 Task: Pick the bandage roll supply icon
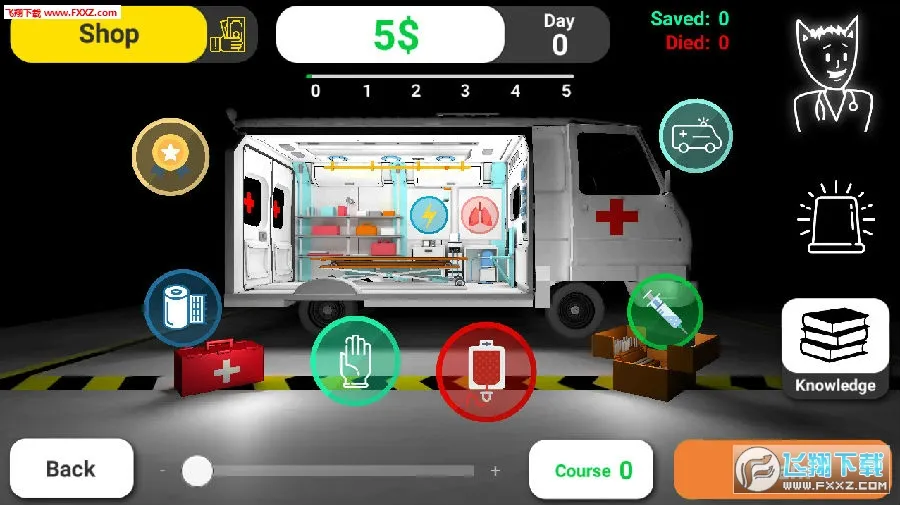tap(182, 307)
